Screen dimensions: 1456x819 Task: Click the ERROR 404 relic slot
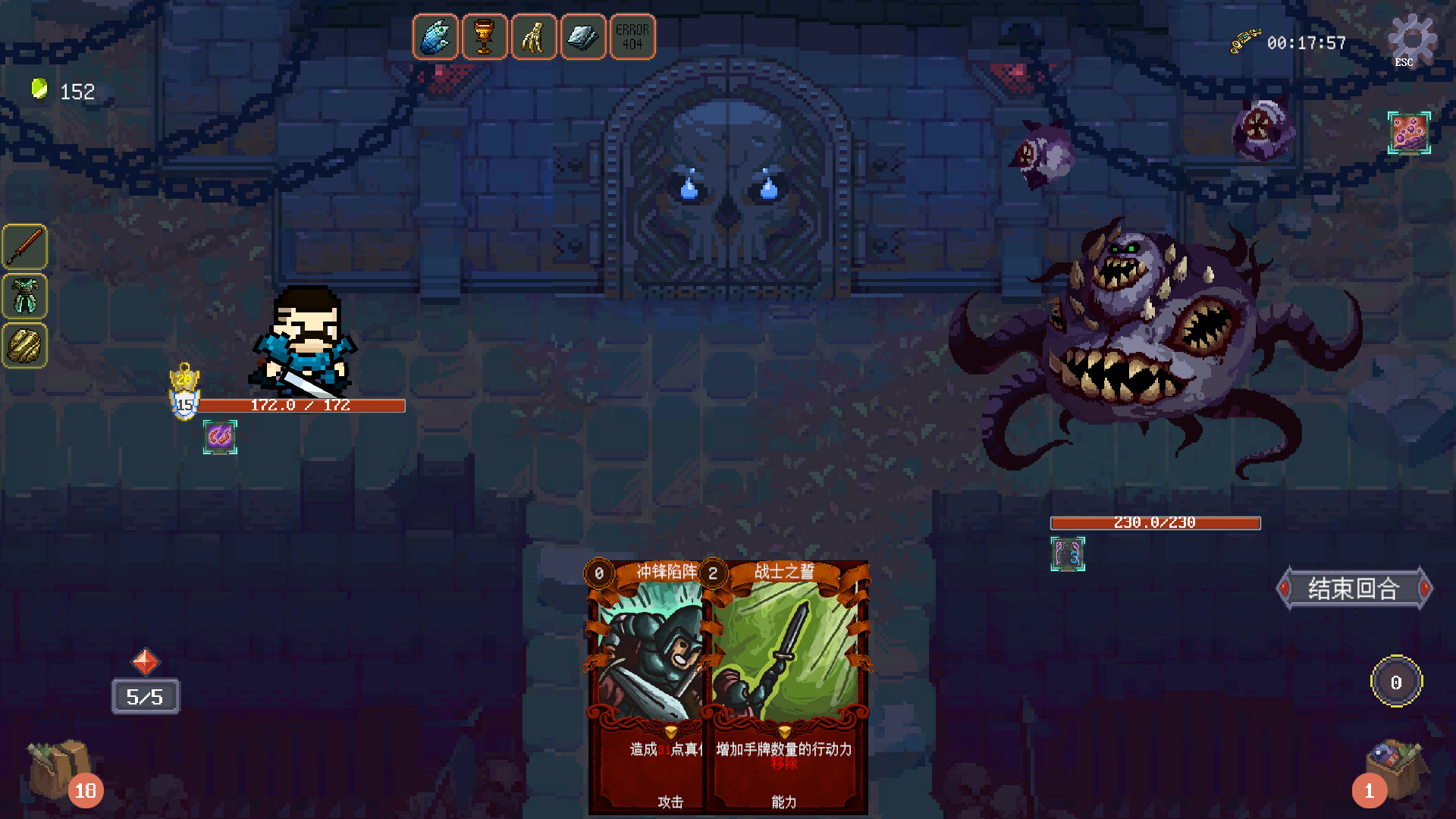[x=632, y=36]
